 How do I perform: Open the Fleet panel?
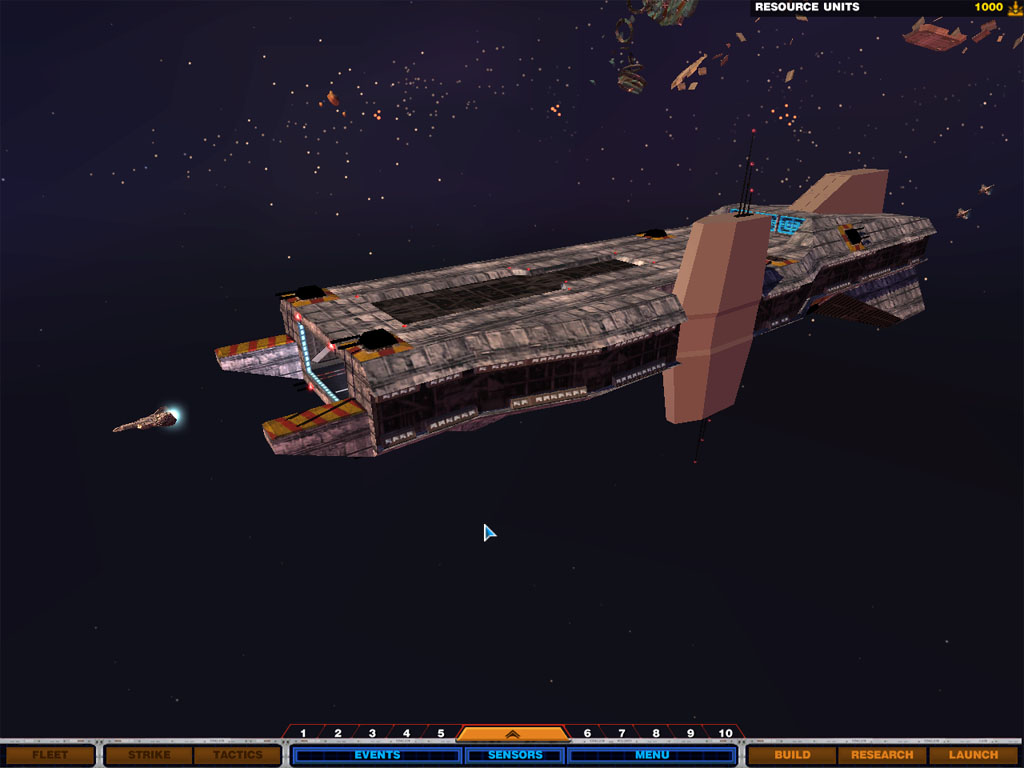(x=49, y=755)
